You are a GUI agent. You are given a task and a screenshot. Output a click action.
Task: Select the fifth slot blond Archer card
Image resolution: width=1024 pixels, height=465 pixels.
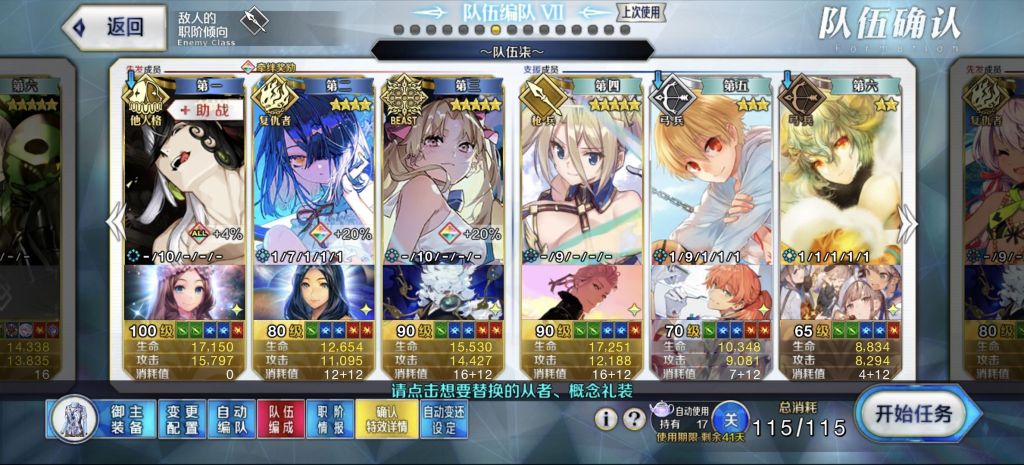710,180
